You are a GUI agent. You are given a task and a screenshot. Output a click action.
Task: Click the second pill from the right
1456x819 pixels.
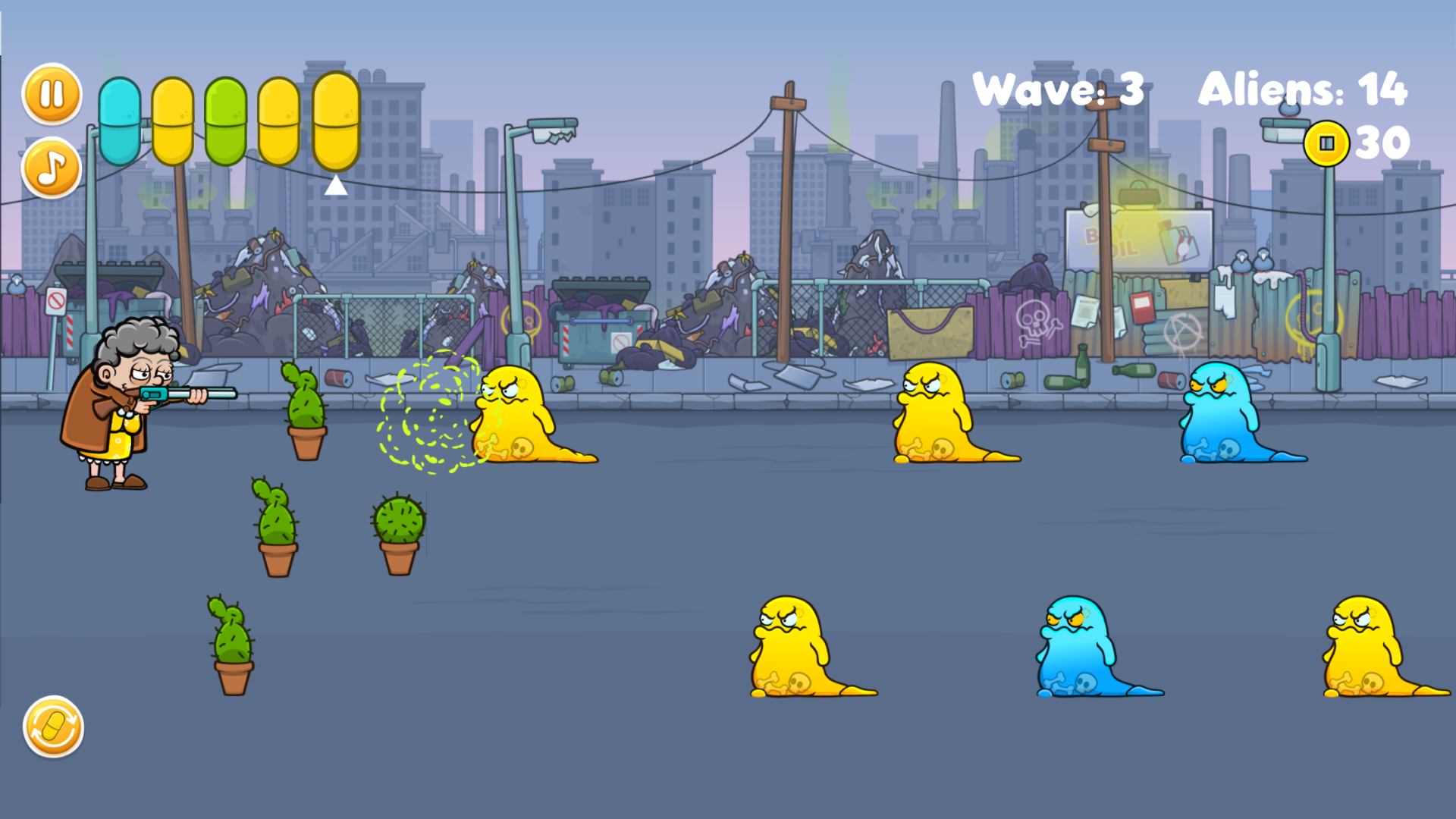[278, 121]
